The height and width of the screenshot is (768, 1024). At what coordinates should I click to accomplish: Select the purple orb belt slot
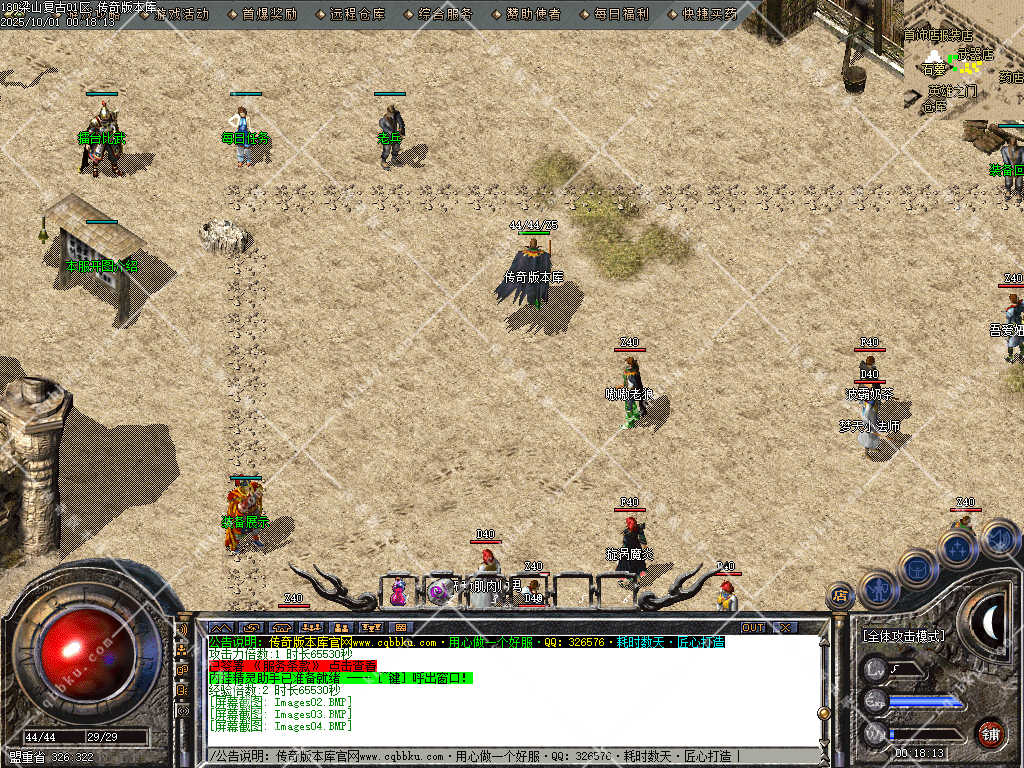[x=438, y=591]
